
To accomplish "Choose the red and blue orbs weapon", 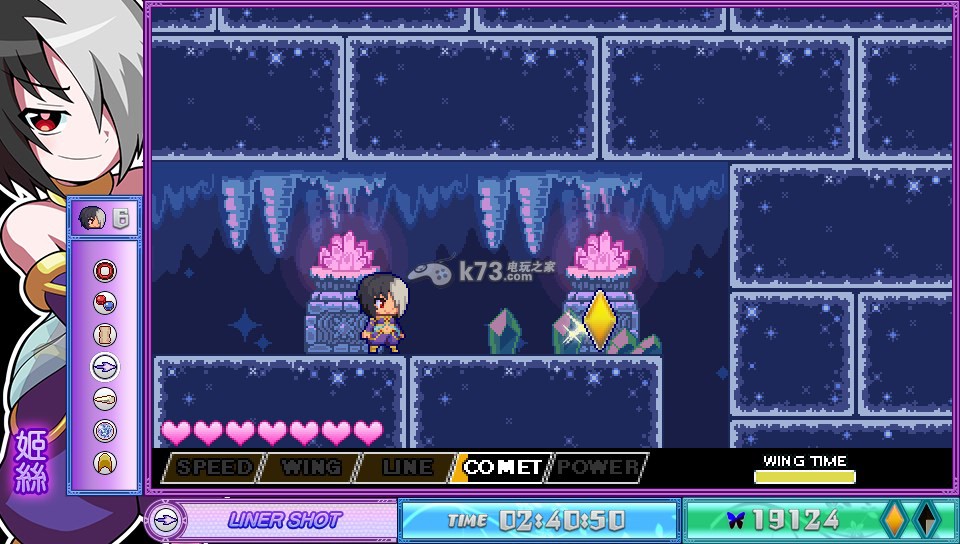I will click(105, 303).
